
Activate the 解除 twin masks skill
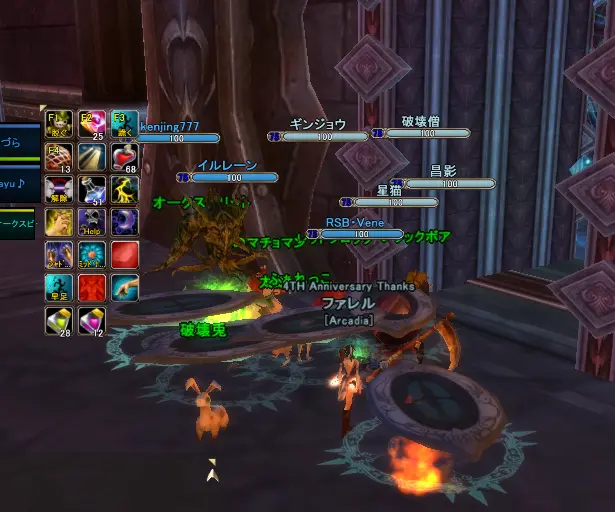click(58, 189)
